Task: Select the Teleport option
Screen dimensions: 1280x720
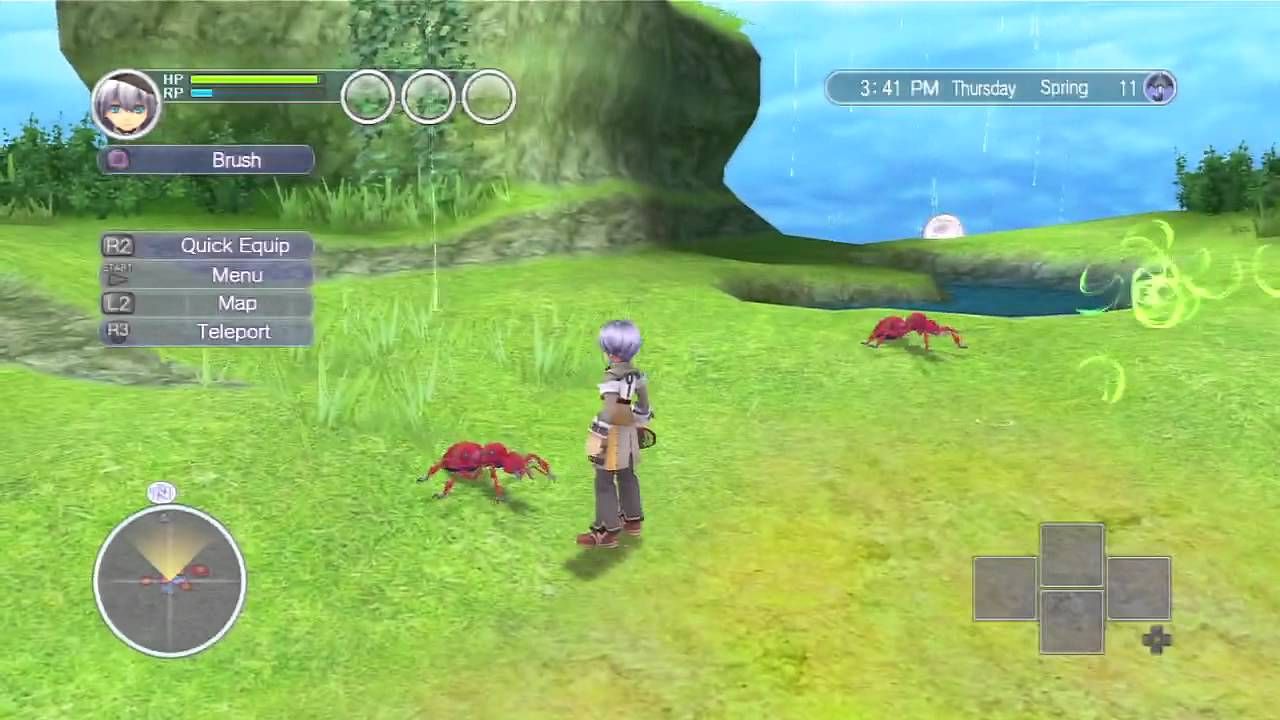Action: (208, 332)
